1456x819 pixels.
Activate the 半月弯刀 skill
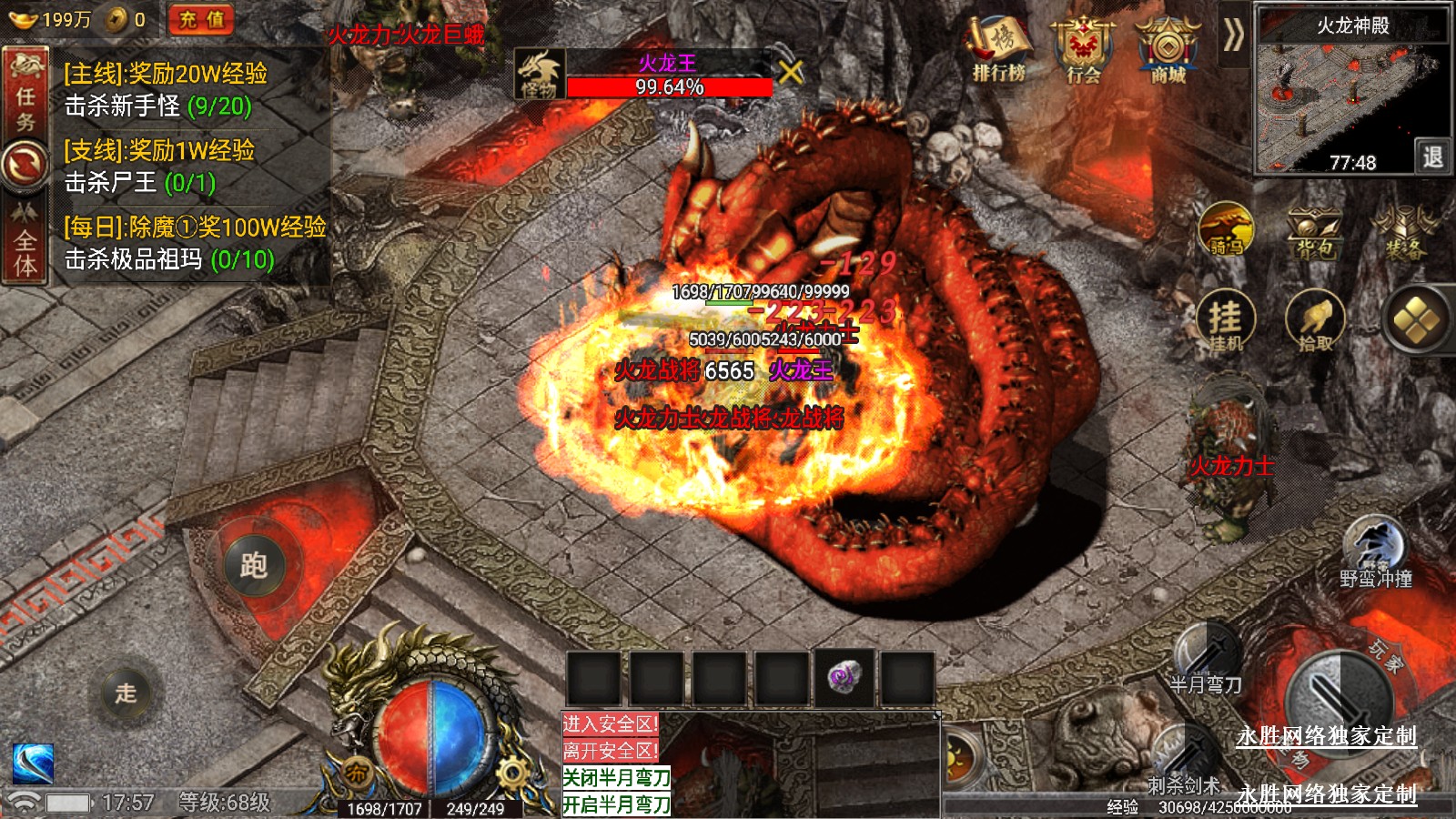click(1207, 657)
